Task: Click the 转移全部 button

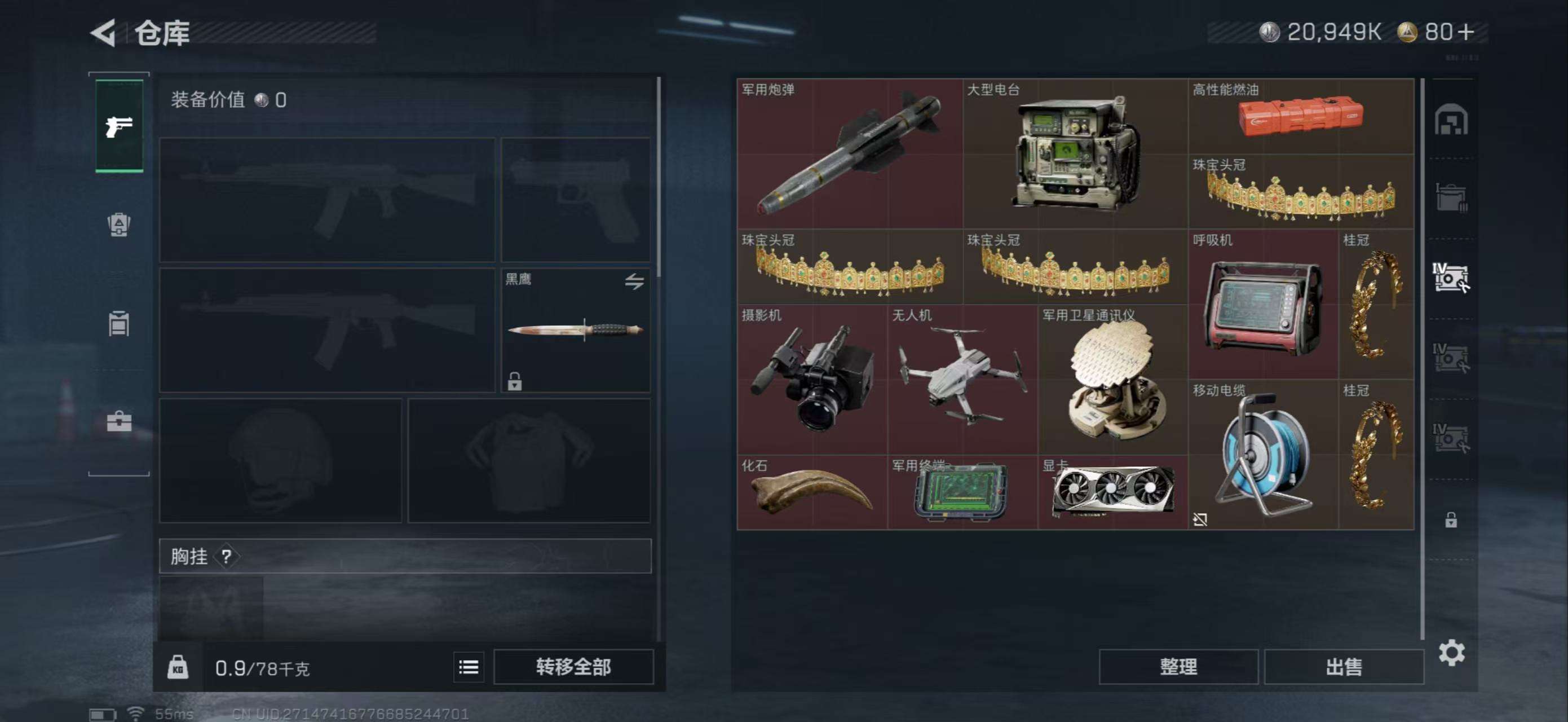Action: [573, 667]
